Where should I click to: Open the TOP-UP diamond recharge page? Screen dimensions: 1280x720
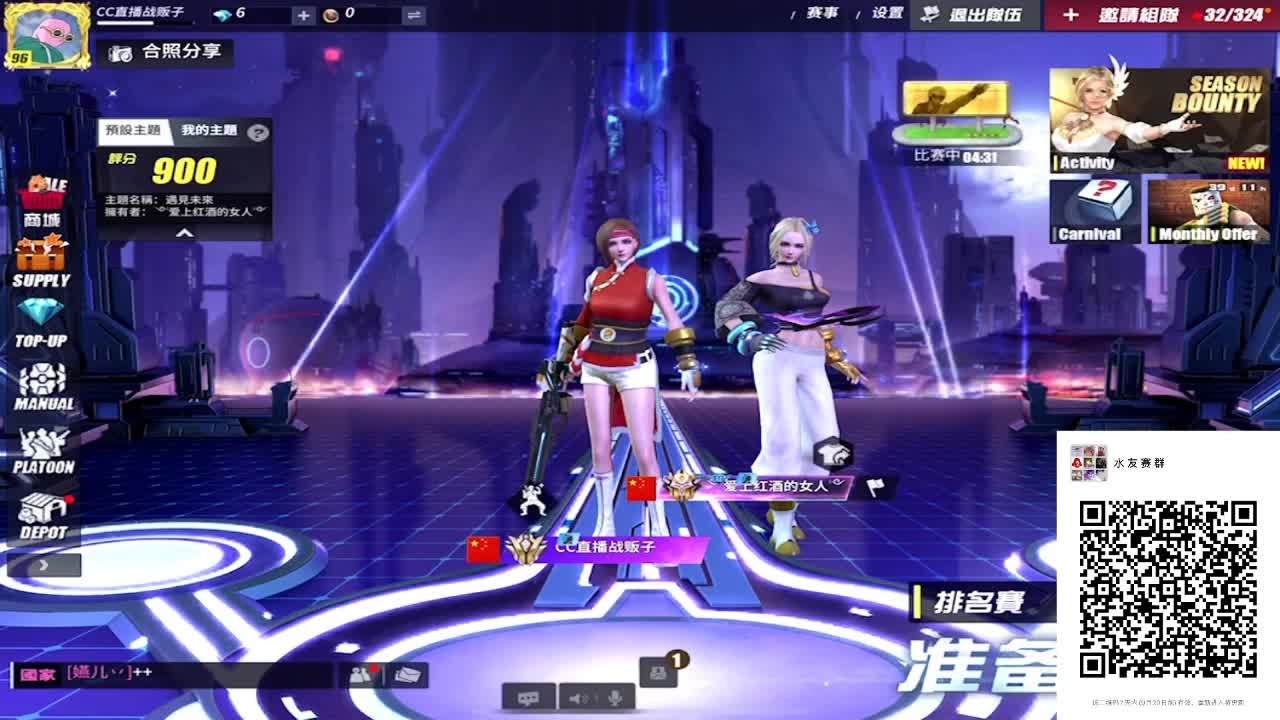(x=42, y=320)
